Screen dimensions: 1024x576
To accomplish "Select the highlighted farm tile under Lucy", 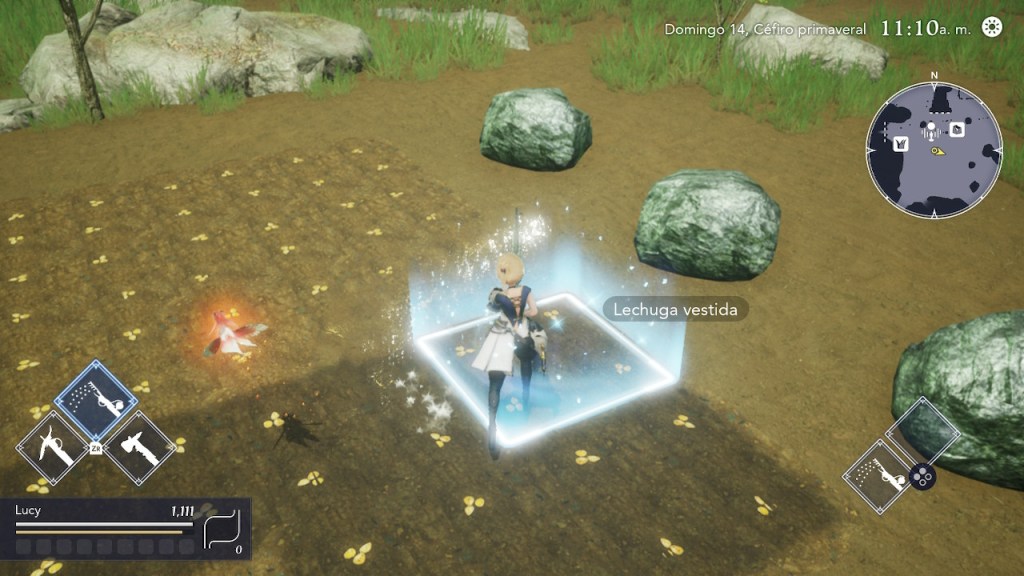I will (x=545, y=368).
